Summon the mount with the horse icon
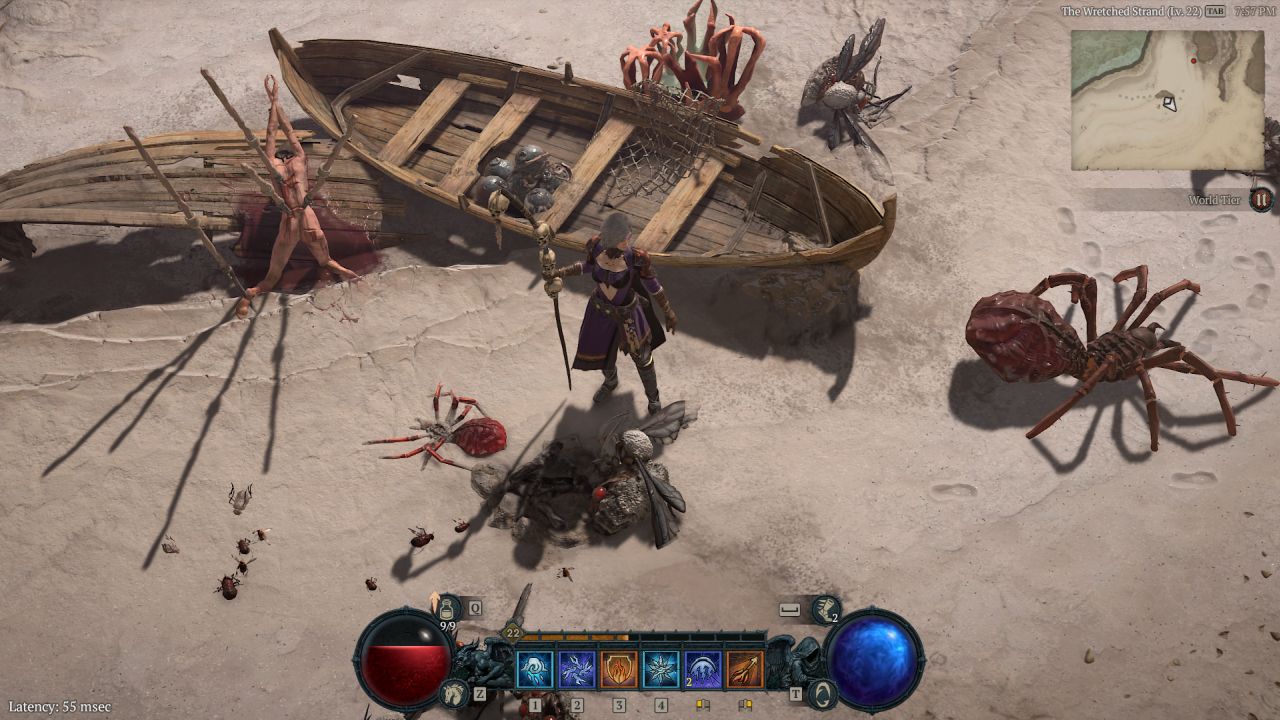This screenshot has width=1280, height=720. point(455,691)
